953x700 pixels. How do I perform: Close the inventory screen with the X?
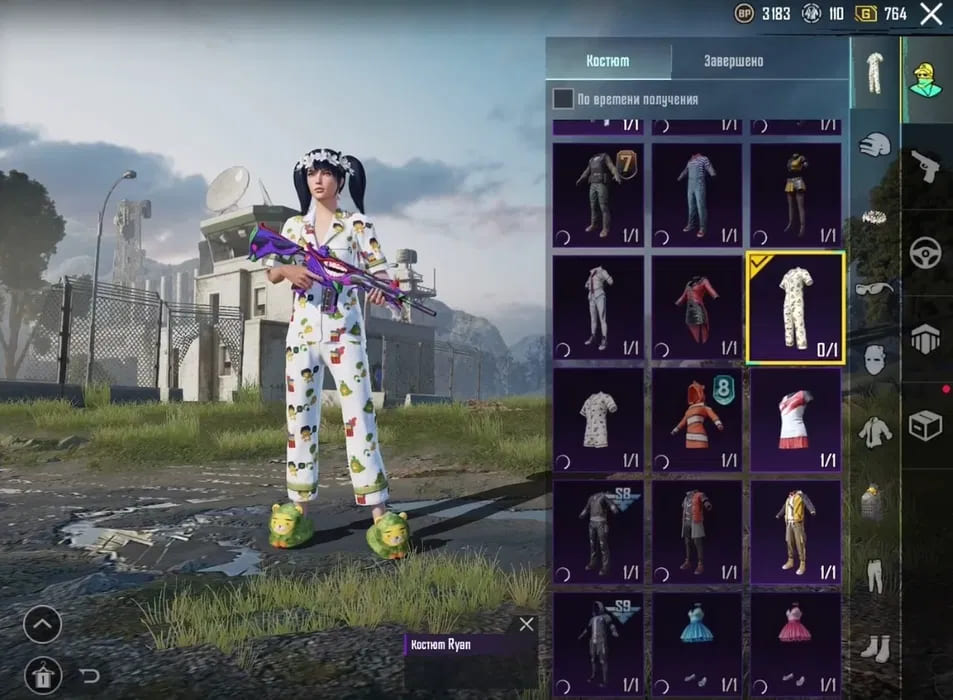931,14
